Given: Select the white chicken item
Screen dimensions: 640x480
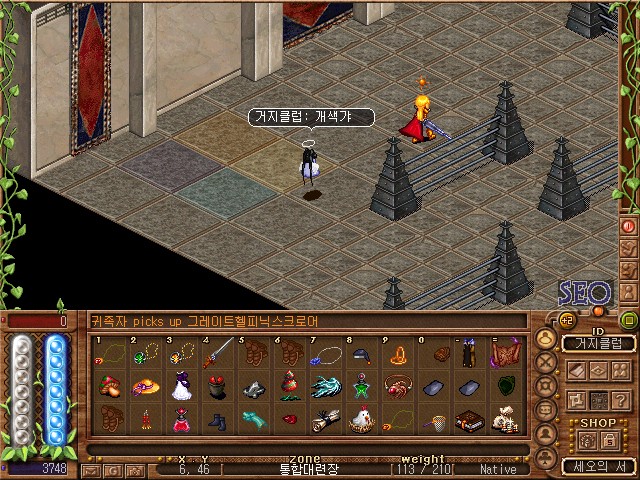Looking at the screenshot, I should (x=362, y=419).
